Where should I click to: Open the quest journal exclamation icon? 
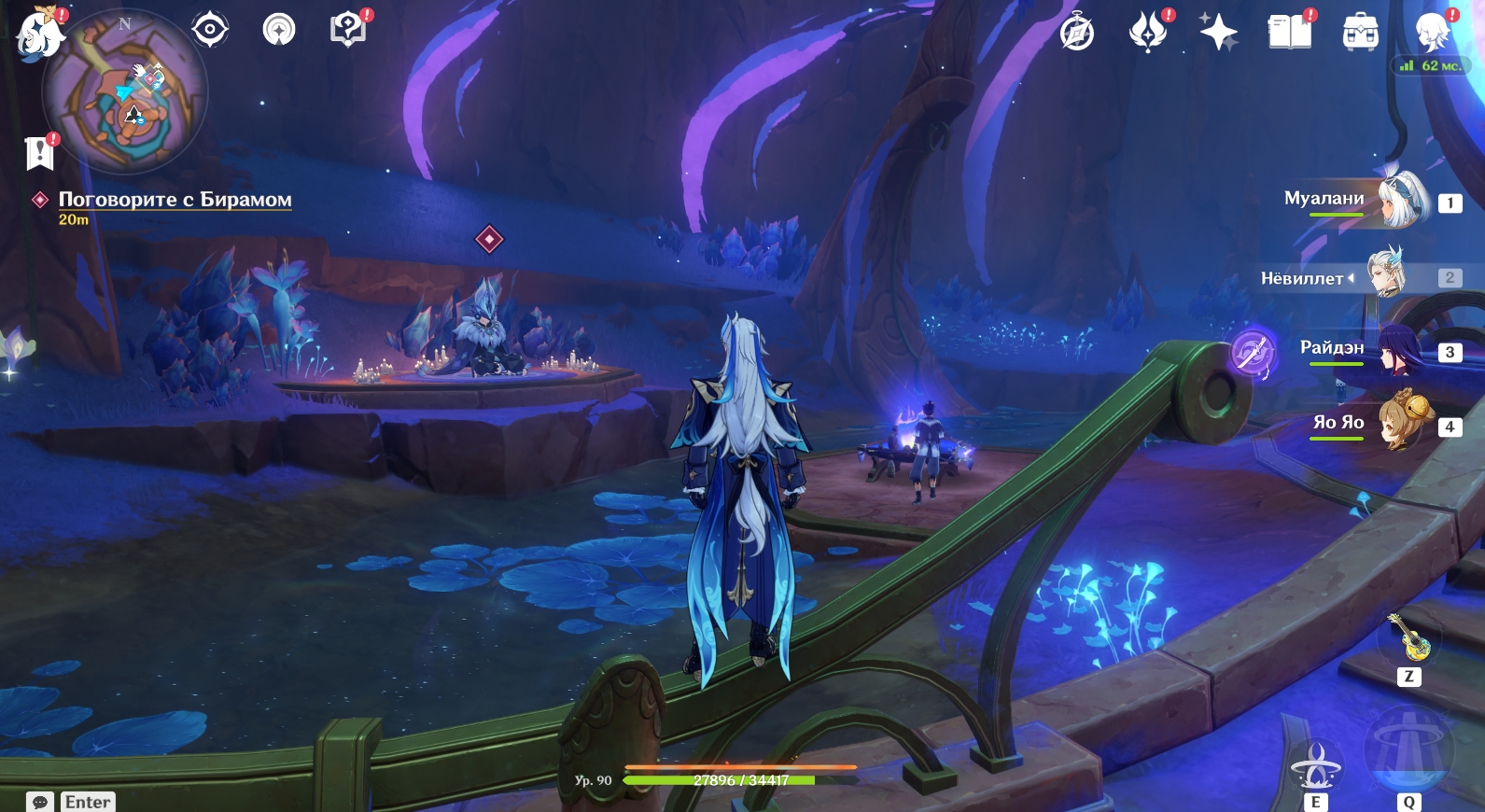tap(39, 152)
